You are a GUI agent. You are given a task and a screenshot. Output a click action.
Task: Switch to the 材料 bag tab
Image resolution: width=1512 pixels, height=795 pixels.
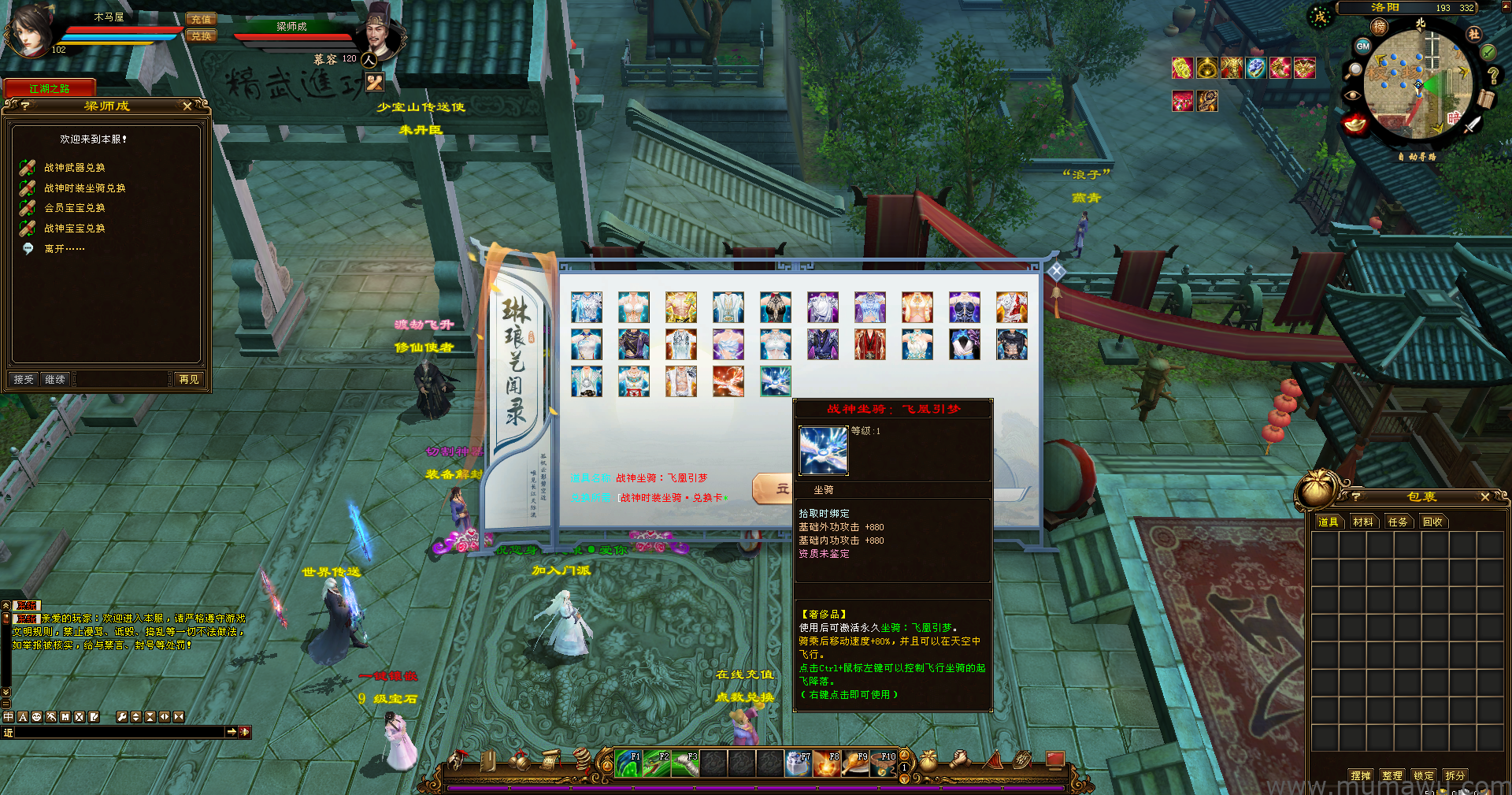pos(1362,522)
